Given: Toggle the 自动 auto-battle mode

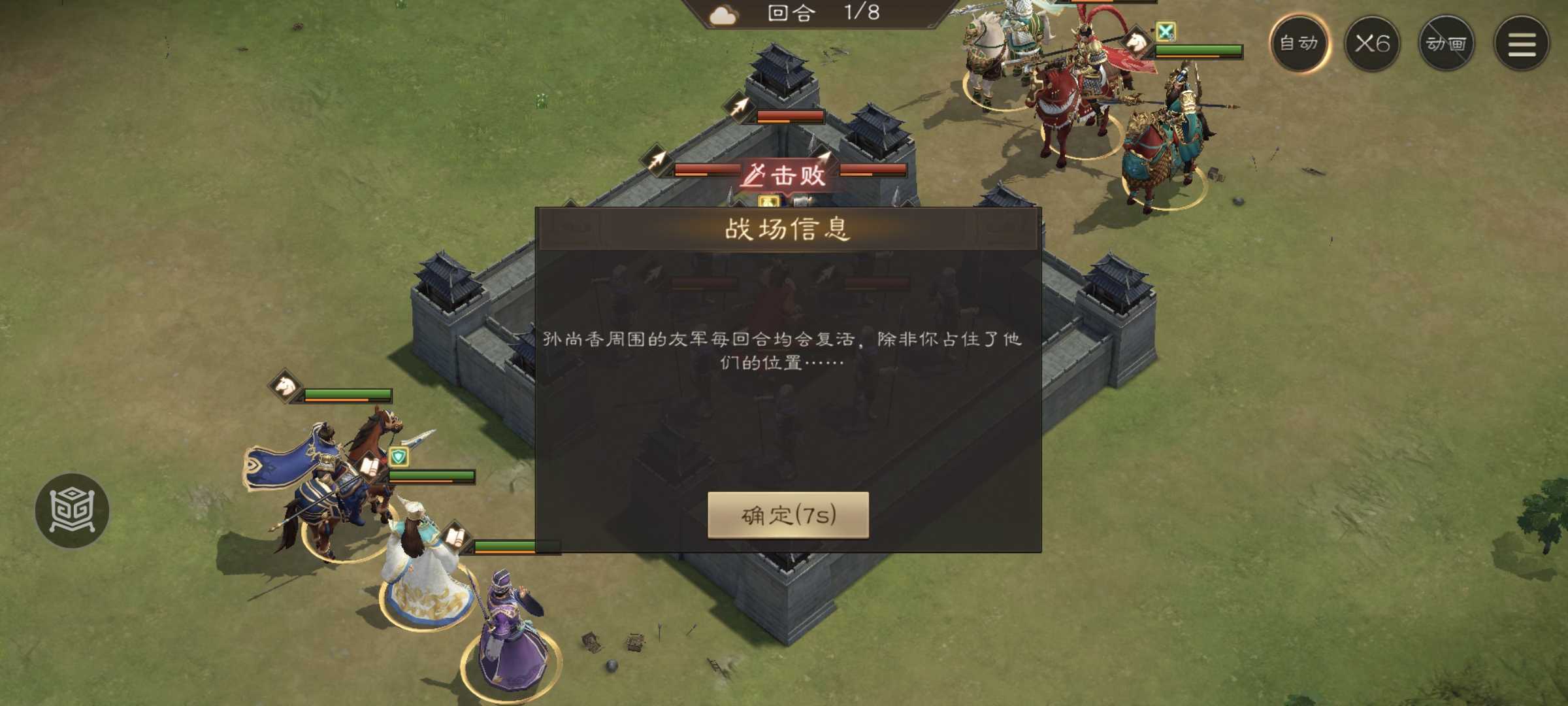Looking at the screenshot, I should point(1300,44).
